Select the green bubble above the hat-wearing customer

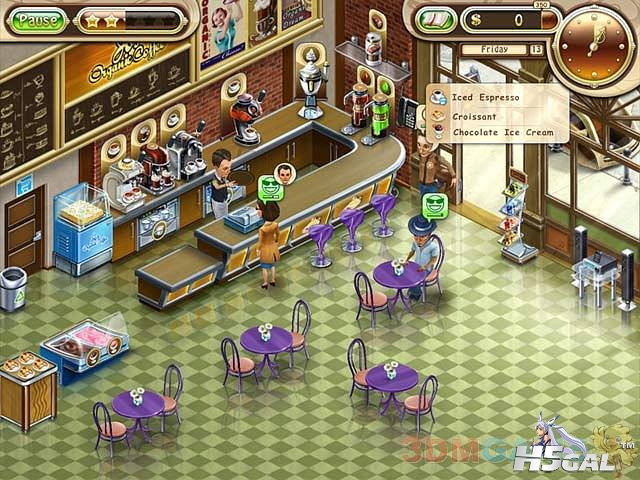click(435, 205)
